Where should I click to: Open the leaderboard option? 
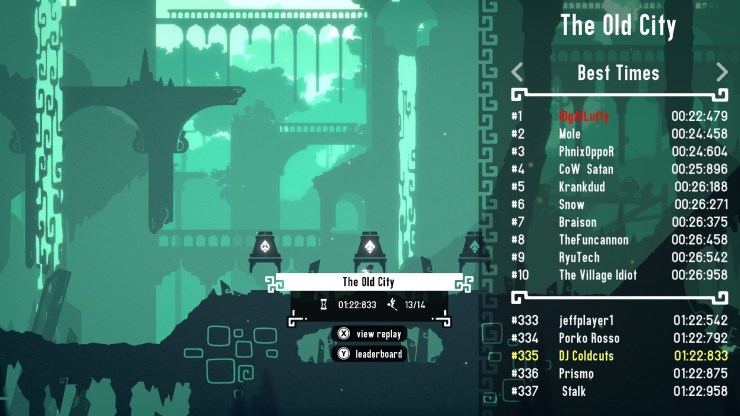(369, 353)
